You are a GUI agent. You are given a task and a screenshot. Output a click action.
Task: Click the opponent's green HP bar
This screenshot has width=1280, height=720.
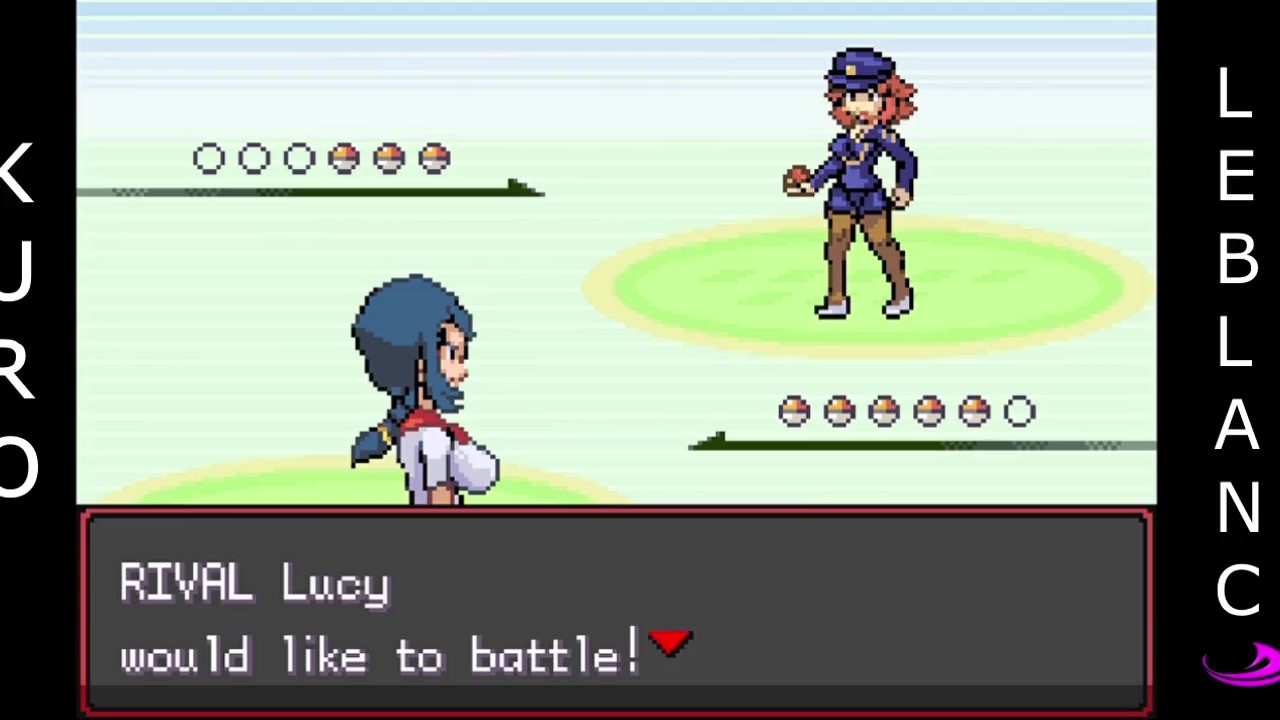[300, 190]
